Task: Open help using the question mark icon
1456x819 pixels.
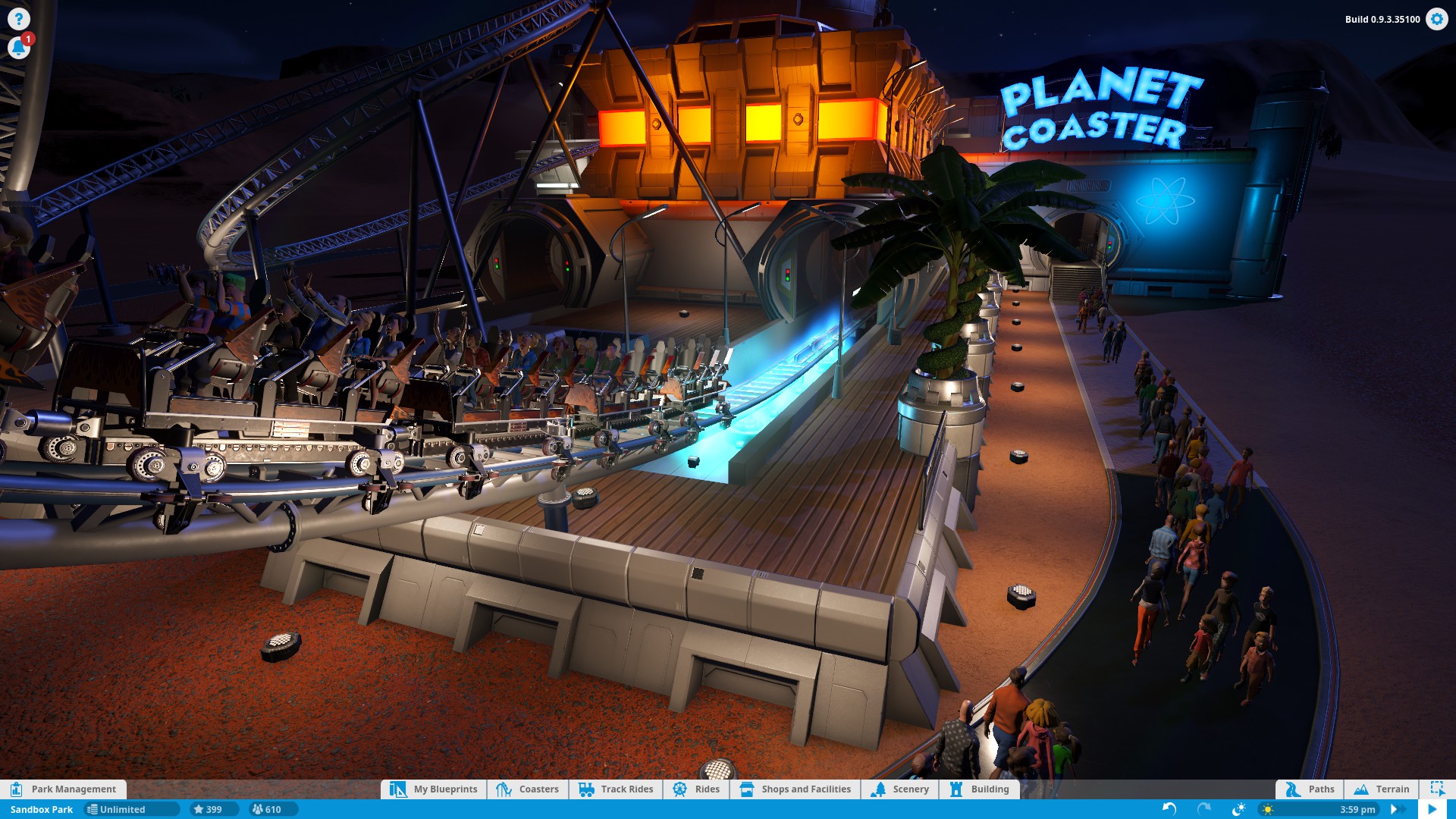Action: pos(18,18)
